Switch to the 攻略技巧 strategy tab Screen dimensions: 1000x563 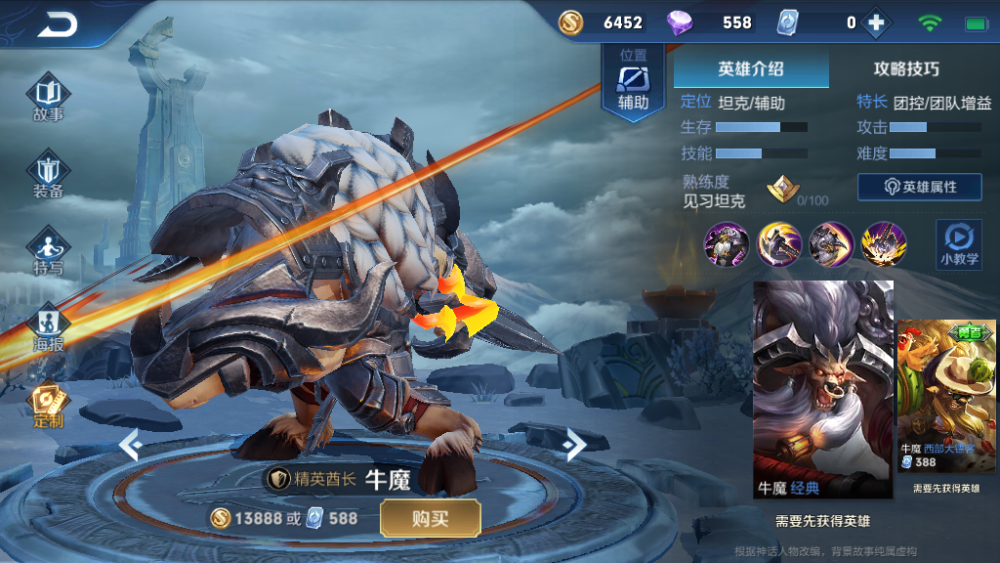906,69
